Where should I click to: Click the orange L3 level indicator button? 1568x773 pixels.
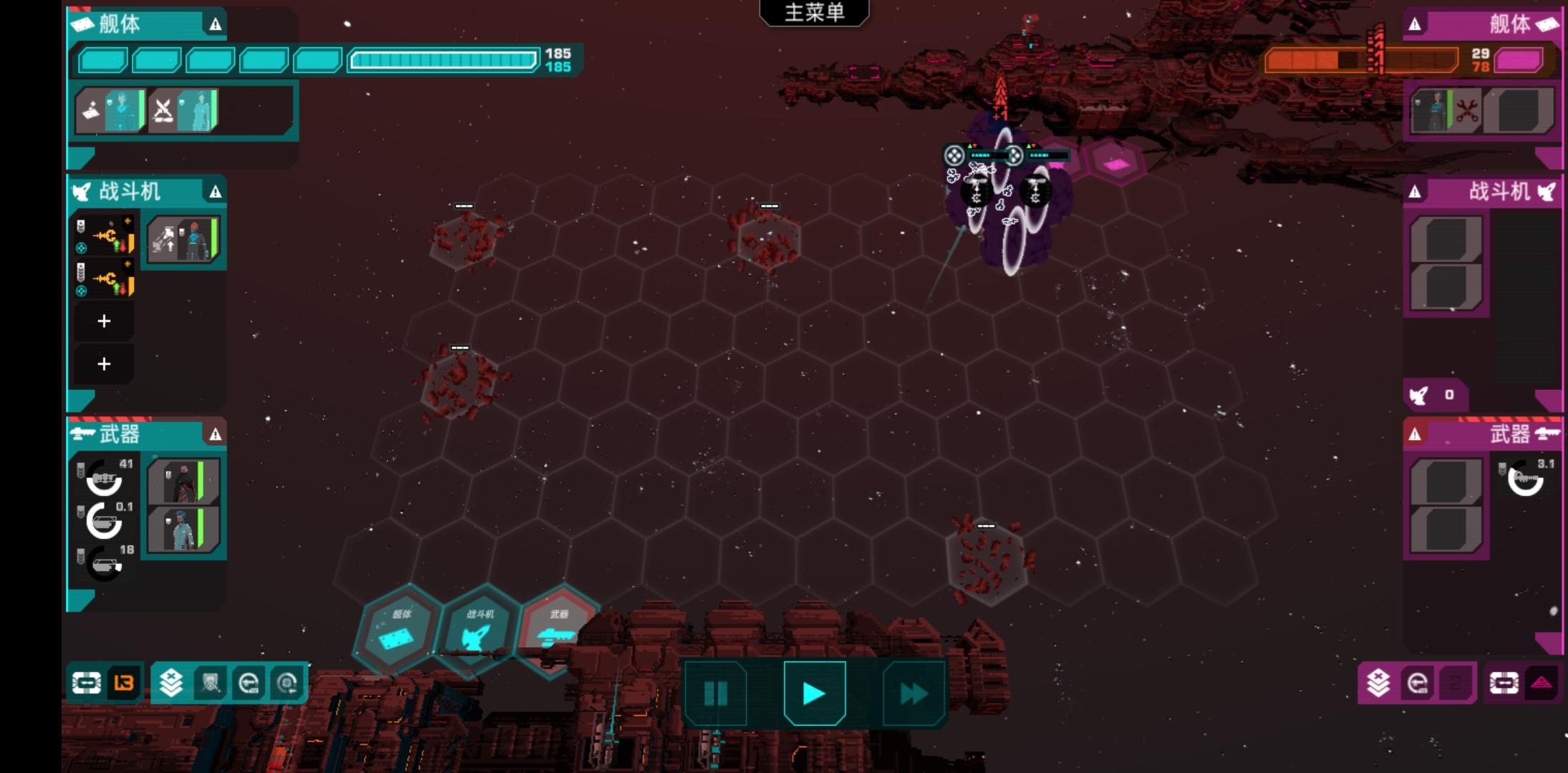pos(124,683)
